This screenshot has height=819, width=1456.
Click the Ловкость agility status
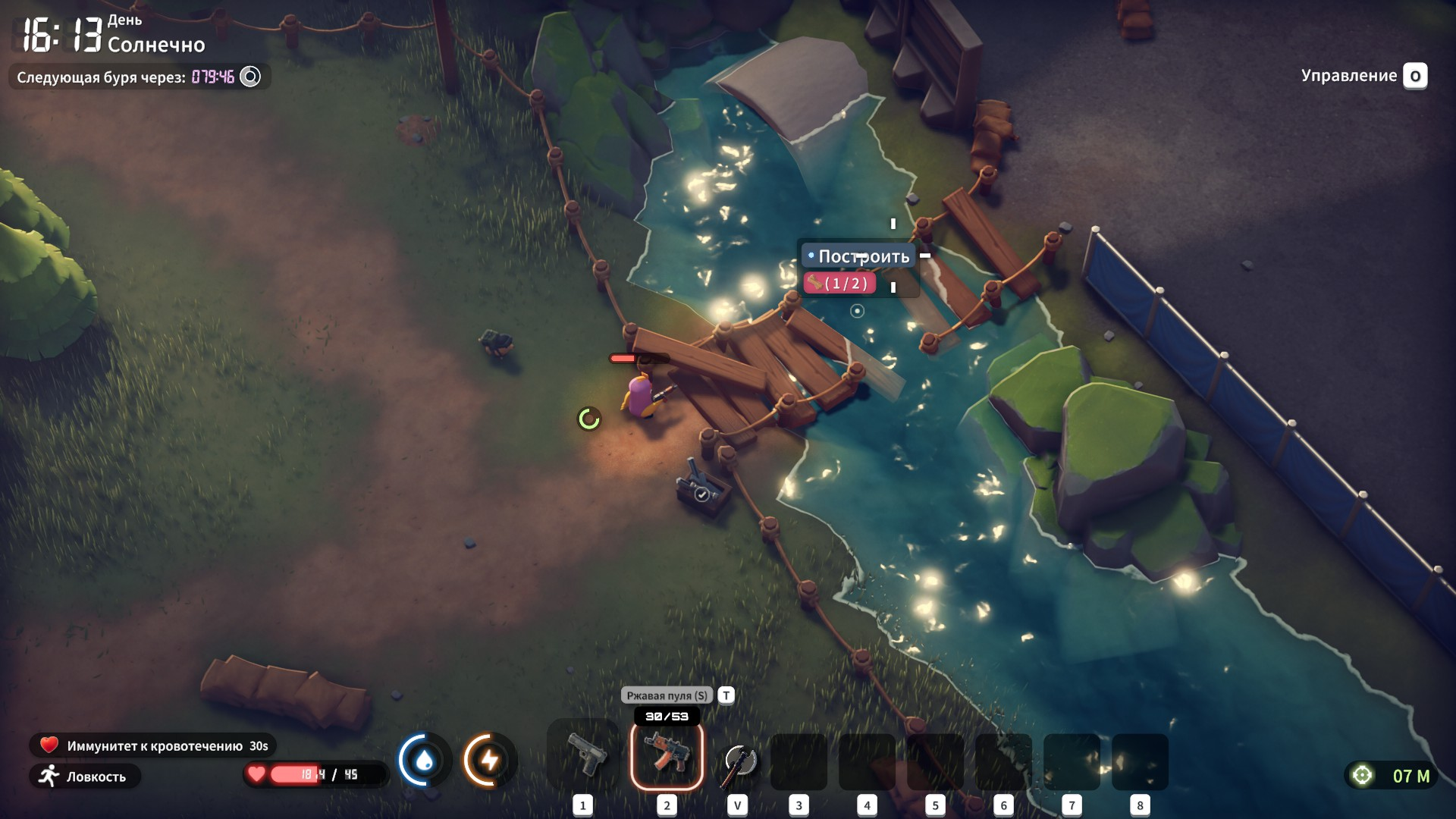pos(85,777)
